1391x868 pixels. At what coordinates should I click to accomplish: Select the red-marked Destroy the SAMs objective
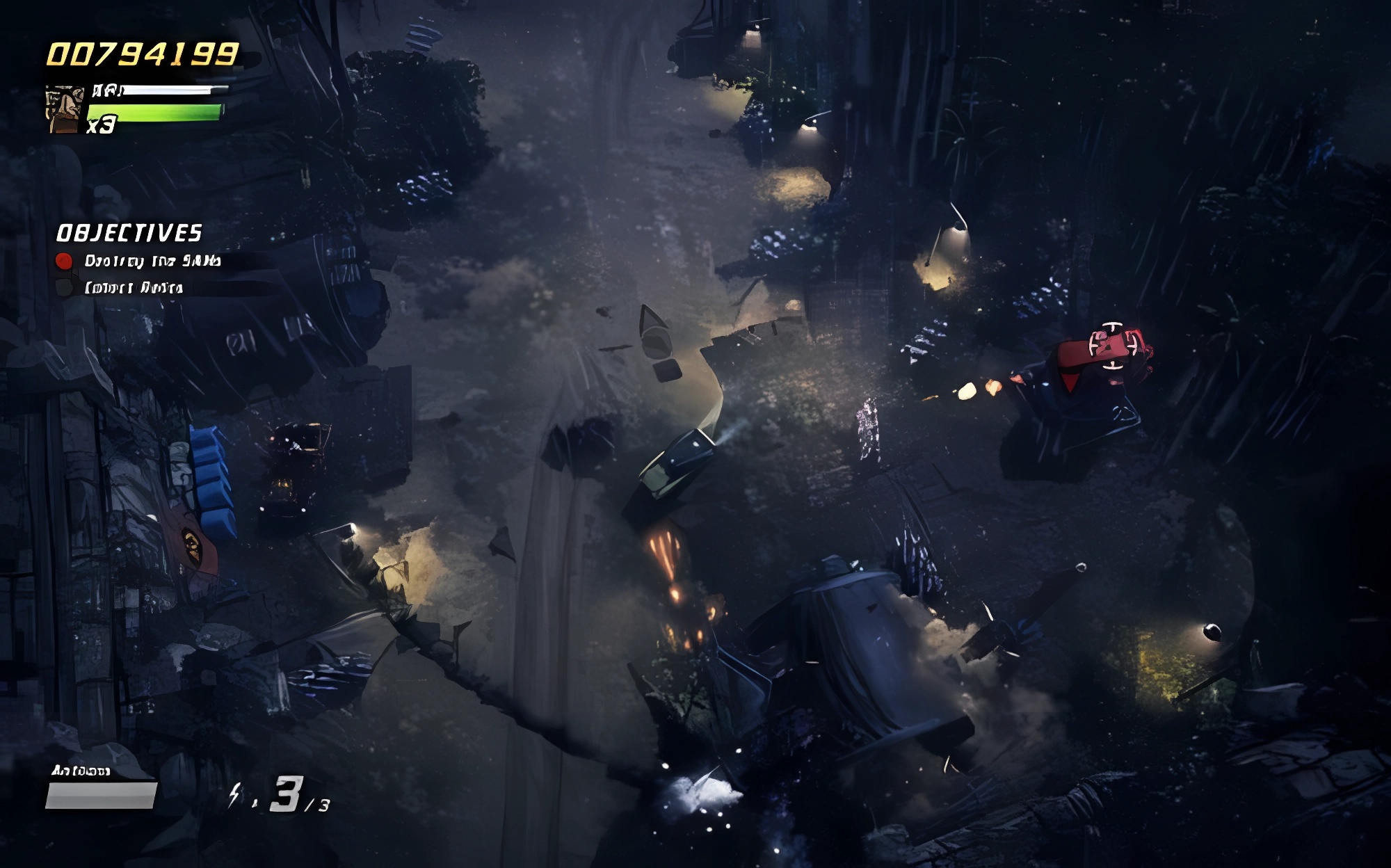point(152,261)
